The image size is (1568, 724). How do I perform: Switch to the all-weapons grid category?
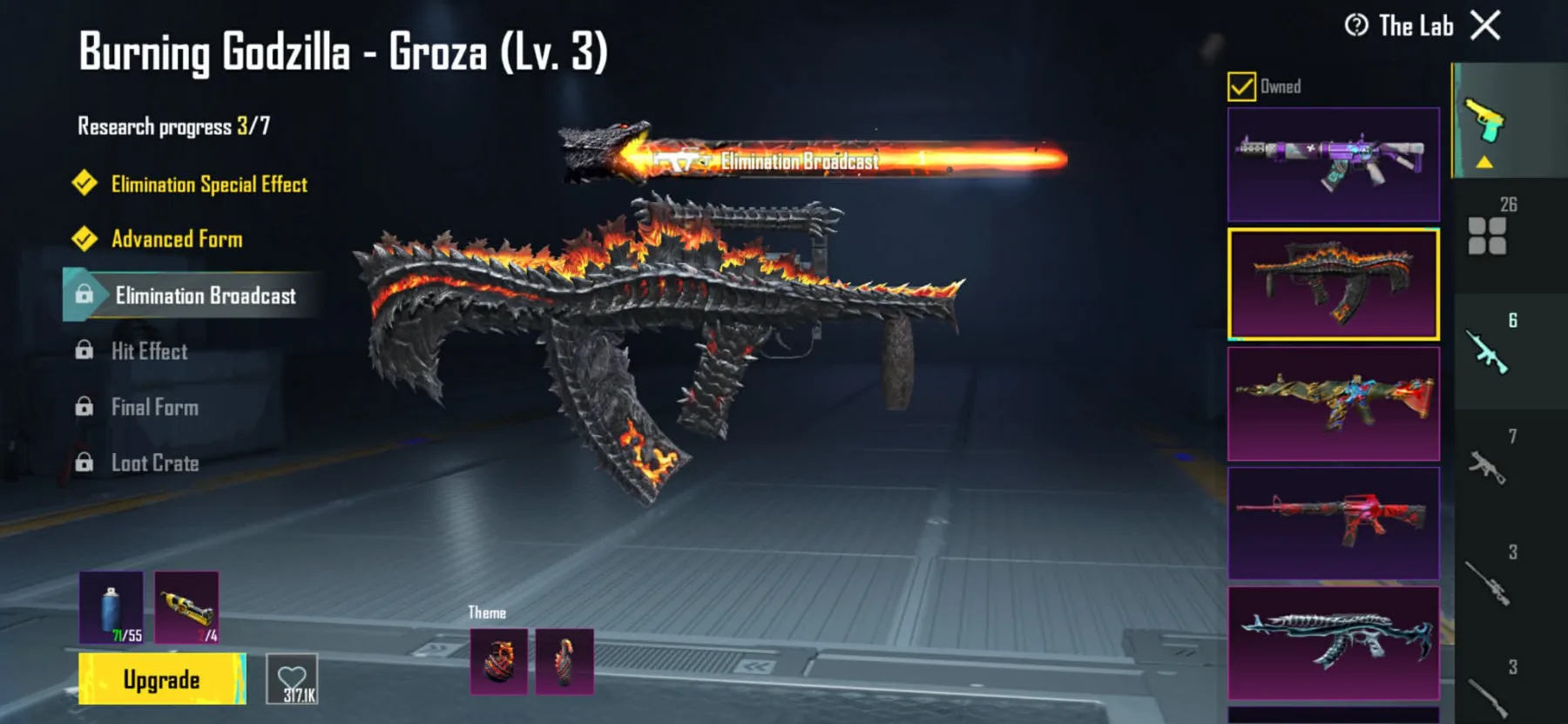click(1487, 235)
